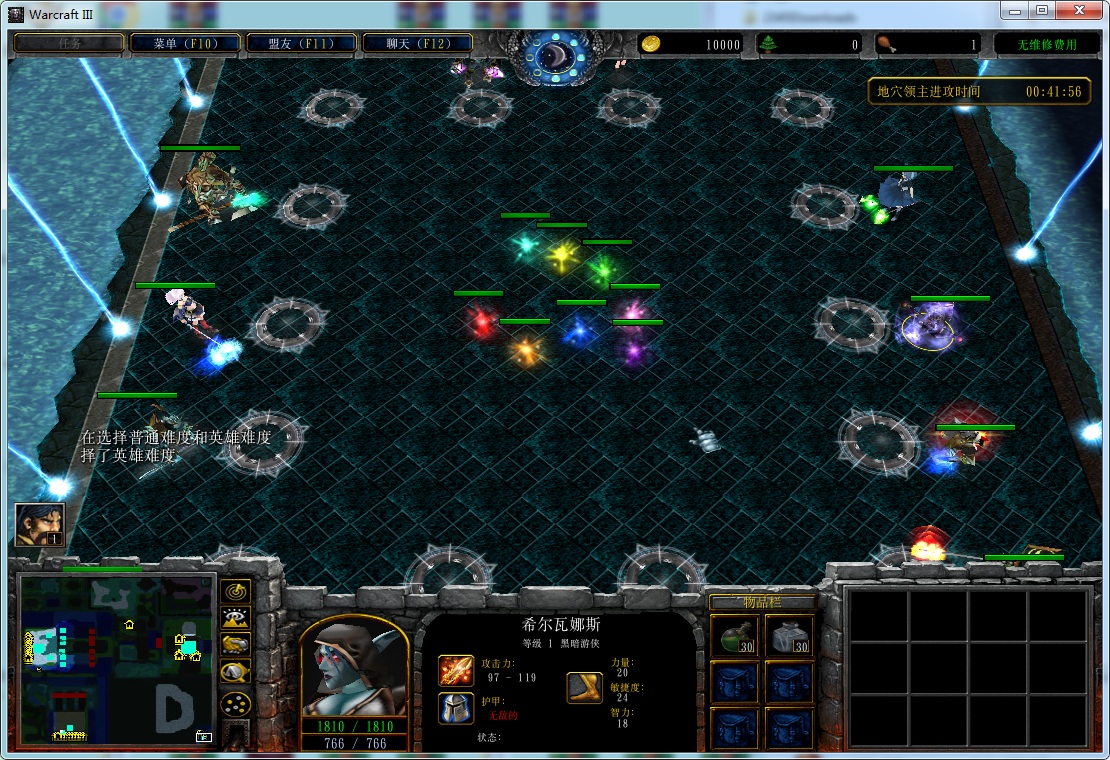Select the hero portrait icon at left
This screenshot has width=1110, height=760.
(39, 524)
